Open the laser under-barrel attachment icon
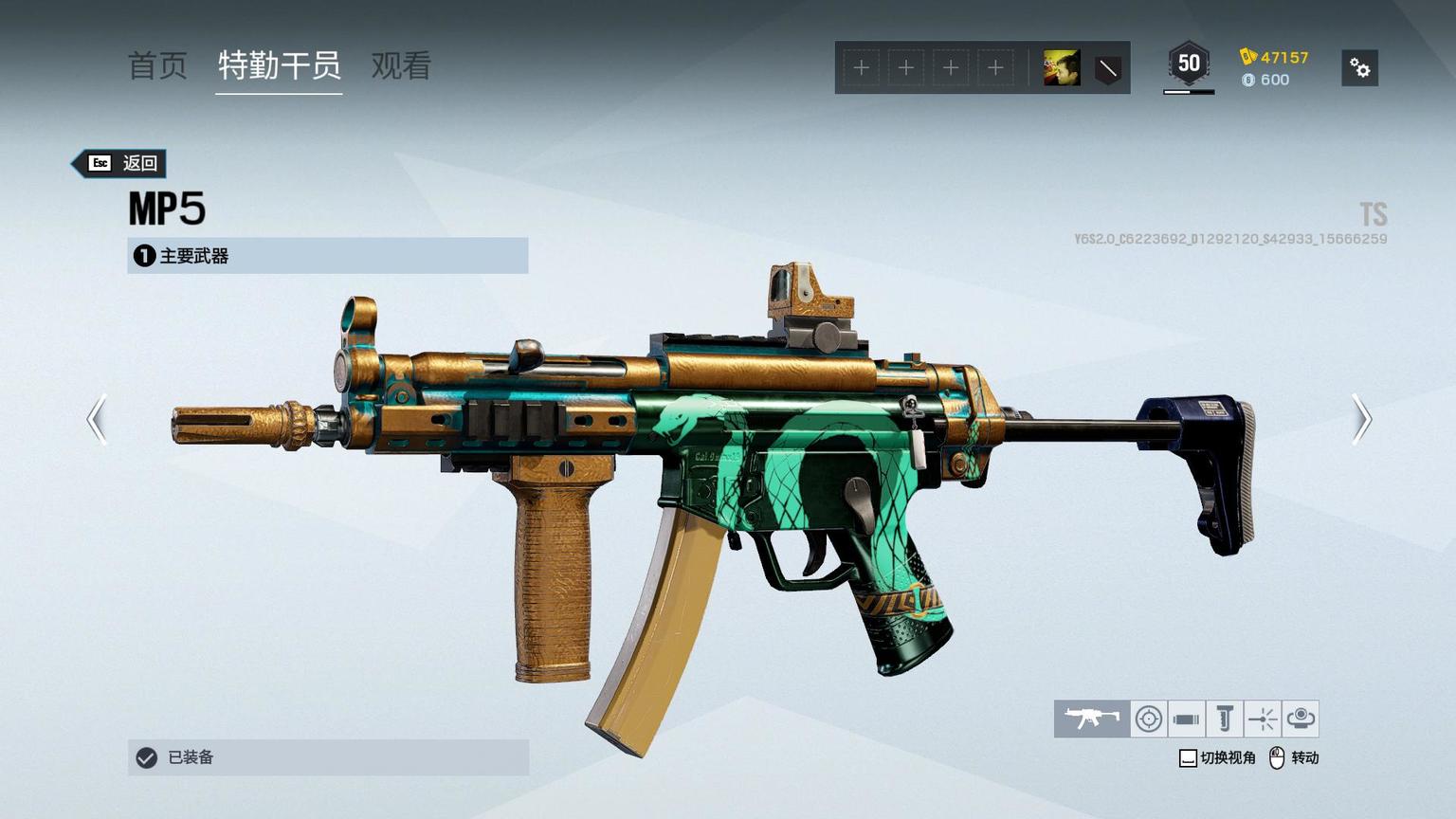The height and width of the screenshot is (819, 1456). click(x=1263, y=719)
